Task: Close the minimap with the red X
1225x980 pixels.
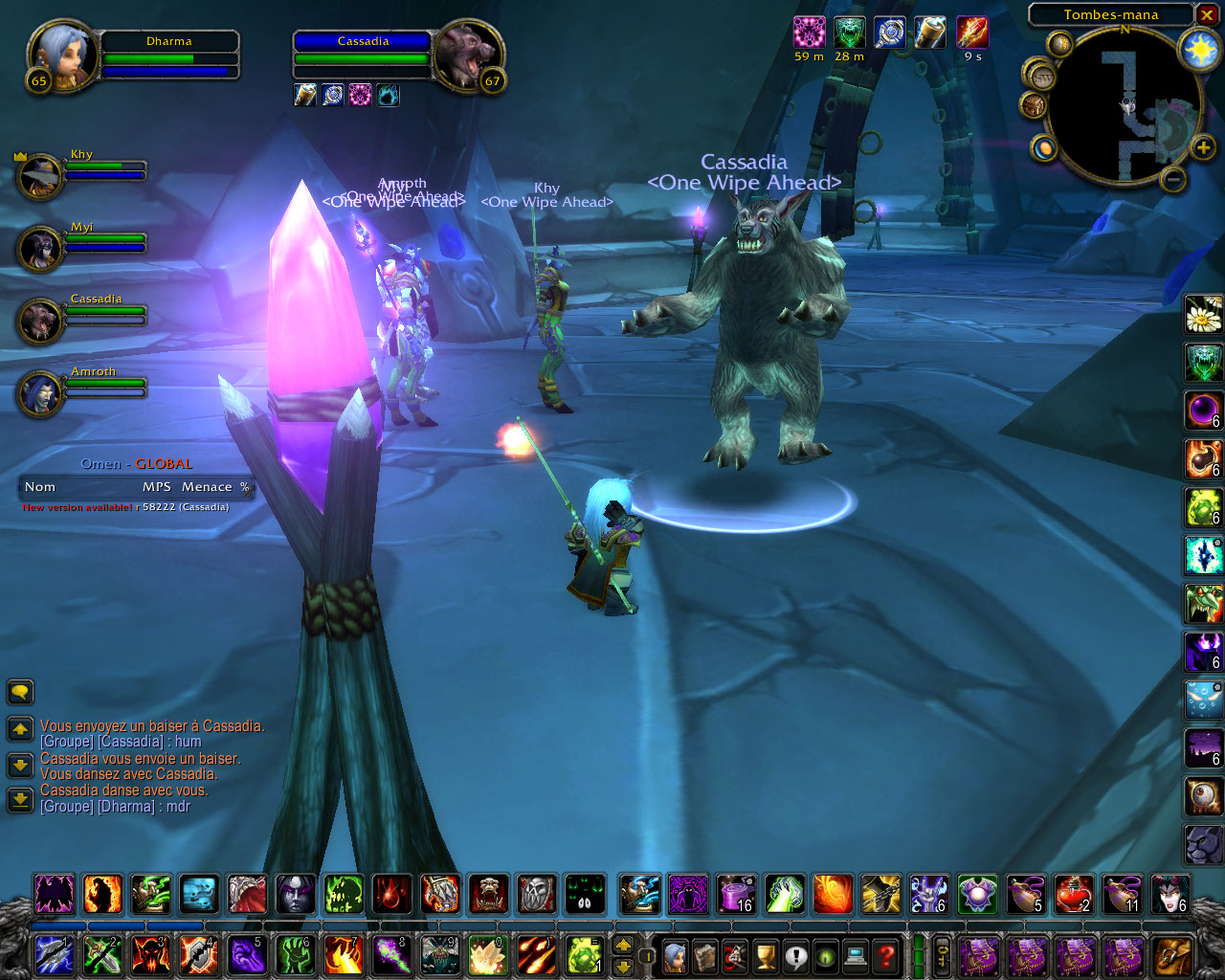Action: (x=1207, y=15)
